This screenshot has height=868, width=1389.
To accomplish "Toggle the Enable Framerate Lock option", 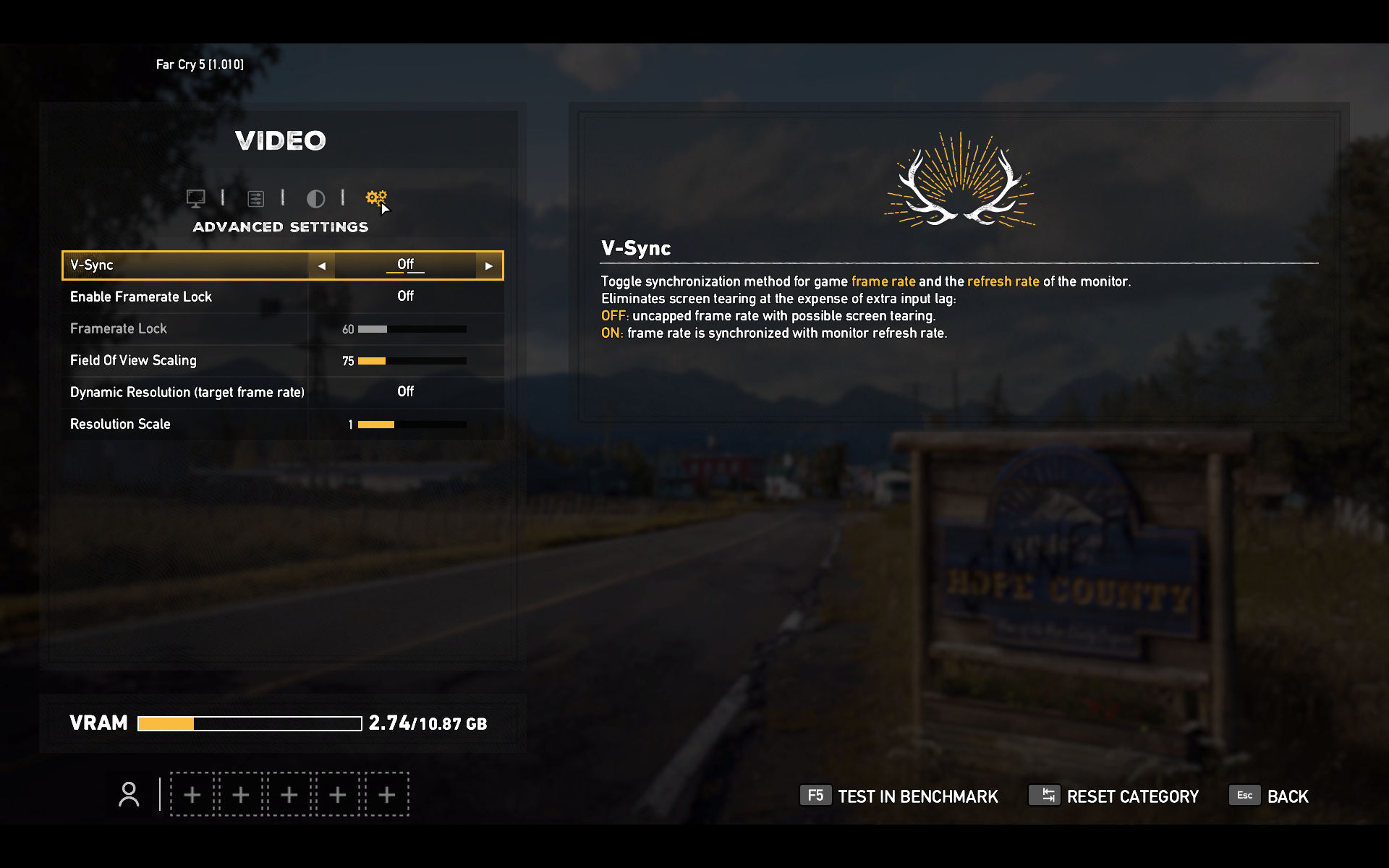I will coord(405,297).
